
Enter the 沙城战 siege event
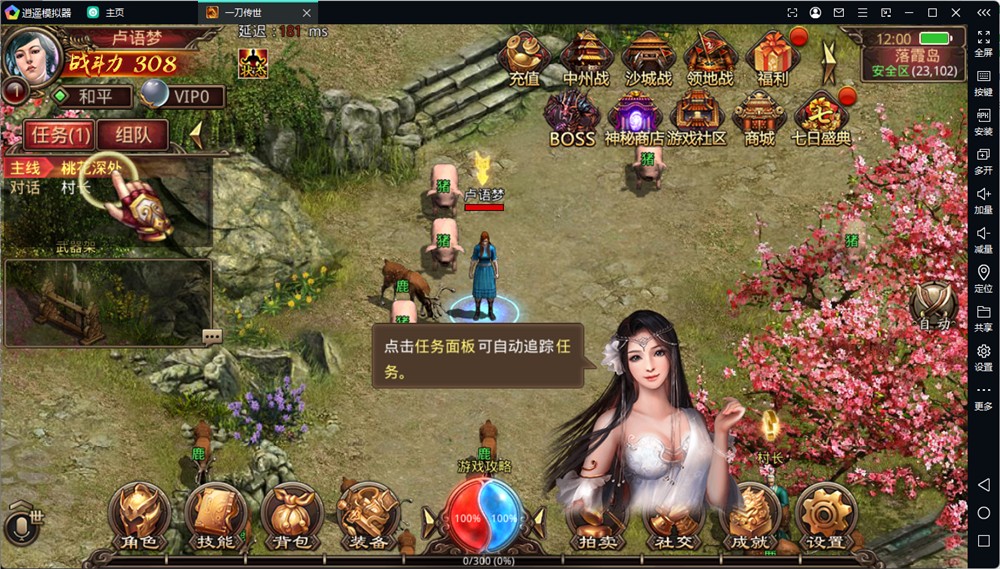(648, 58)
